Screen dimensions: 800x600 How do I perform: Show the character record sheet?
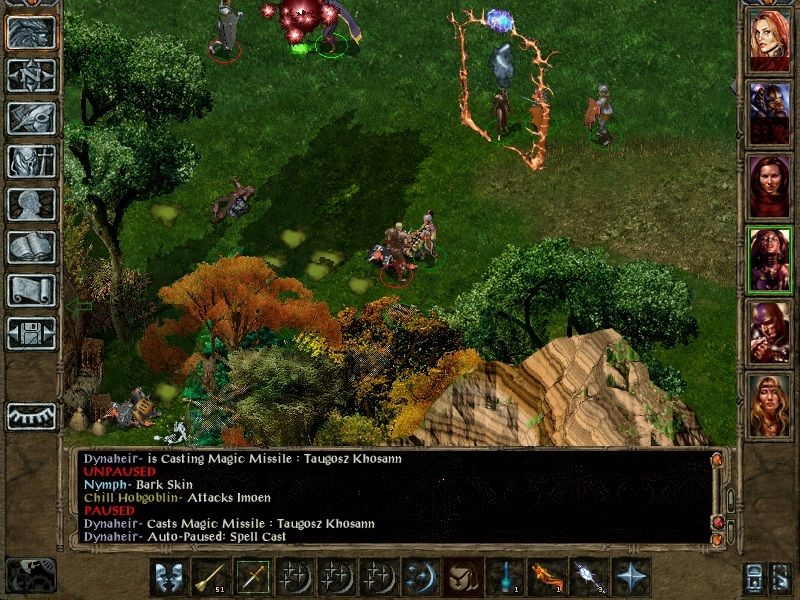pyautogui.click(x=31, y=204)
